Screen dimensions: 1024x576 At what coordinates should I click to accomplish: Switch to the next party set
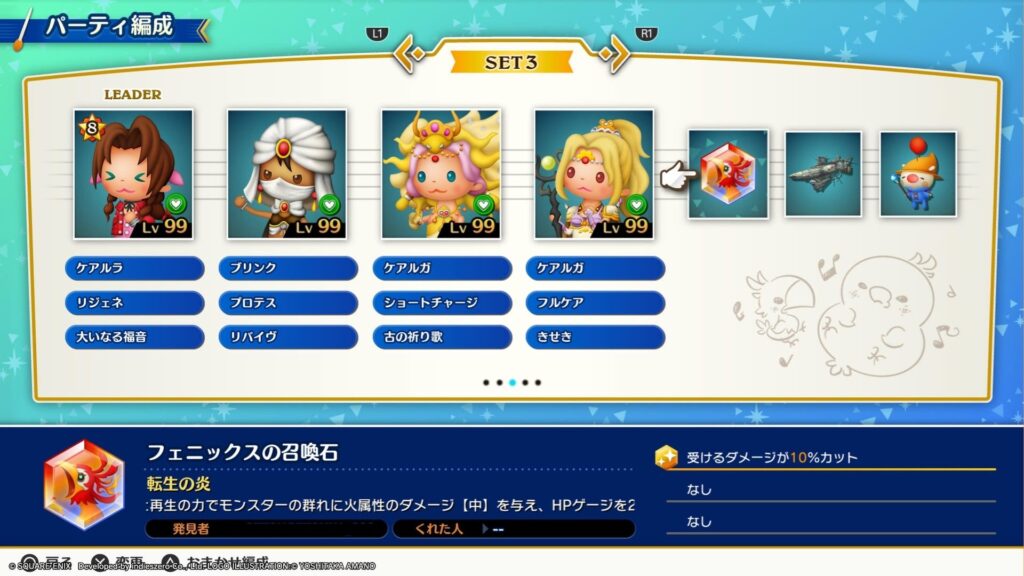click(x=617, y=55)
